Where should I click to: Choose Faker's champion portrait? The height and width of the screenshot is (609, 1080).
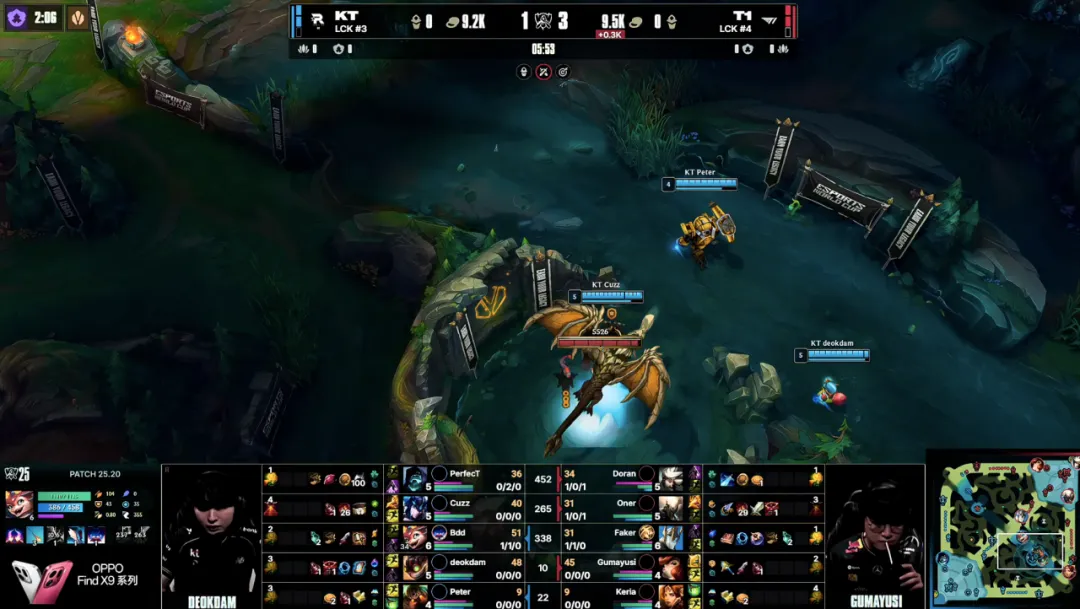[670, 538]
